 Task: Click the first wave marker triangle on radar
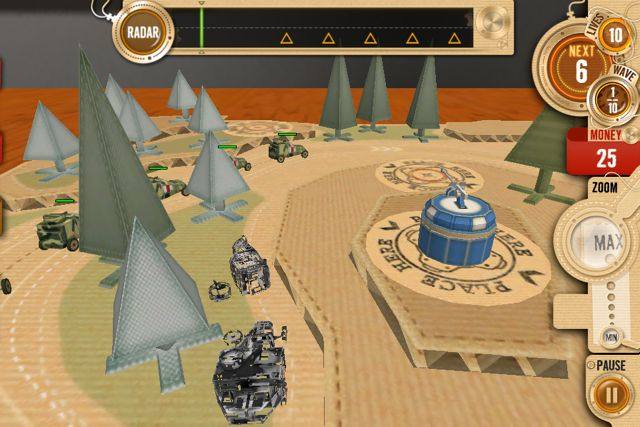[286, 39]
